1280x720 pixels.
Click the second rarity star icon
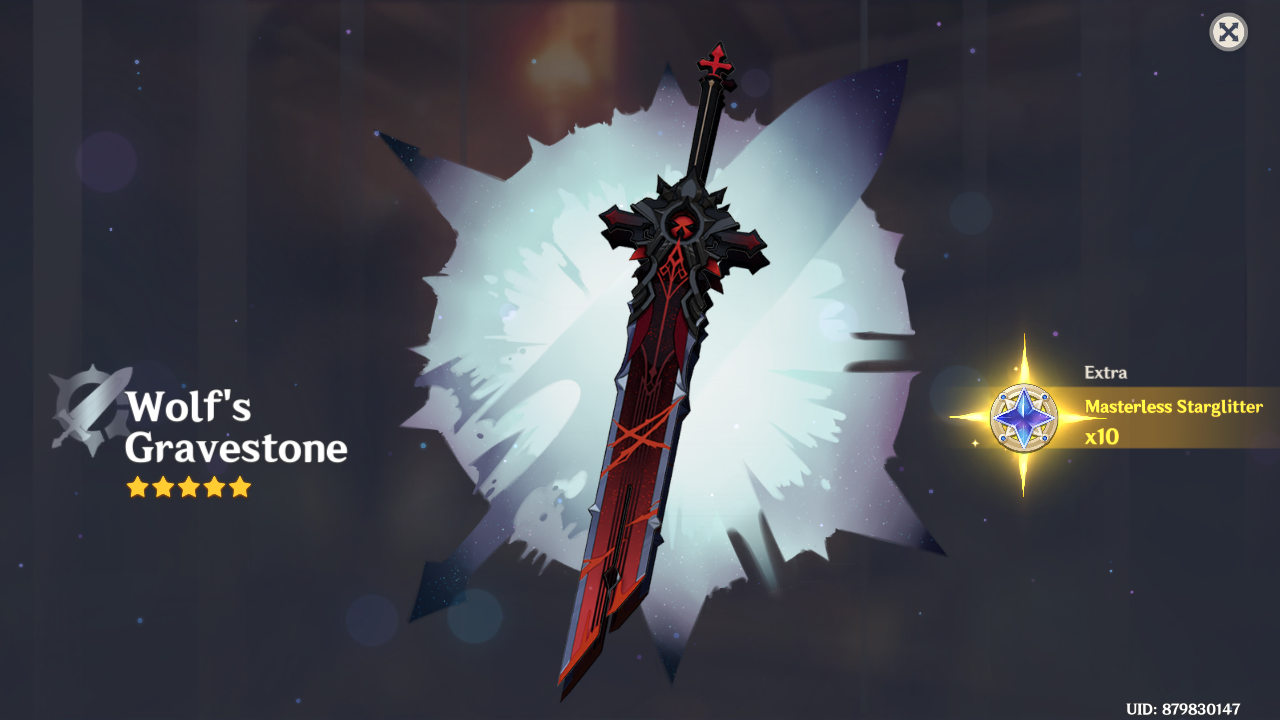pos(164,489)
